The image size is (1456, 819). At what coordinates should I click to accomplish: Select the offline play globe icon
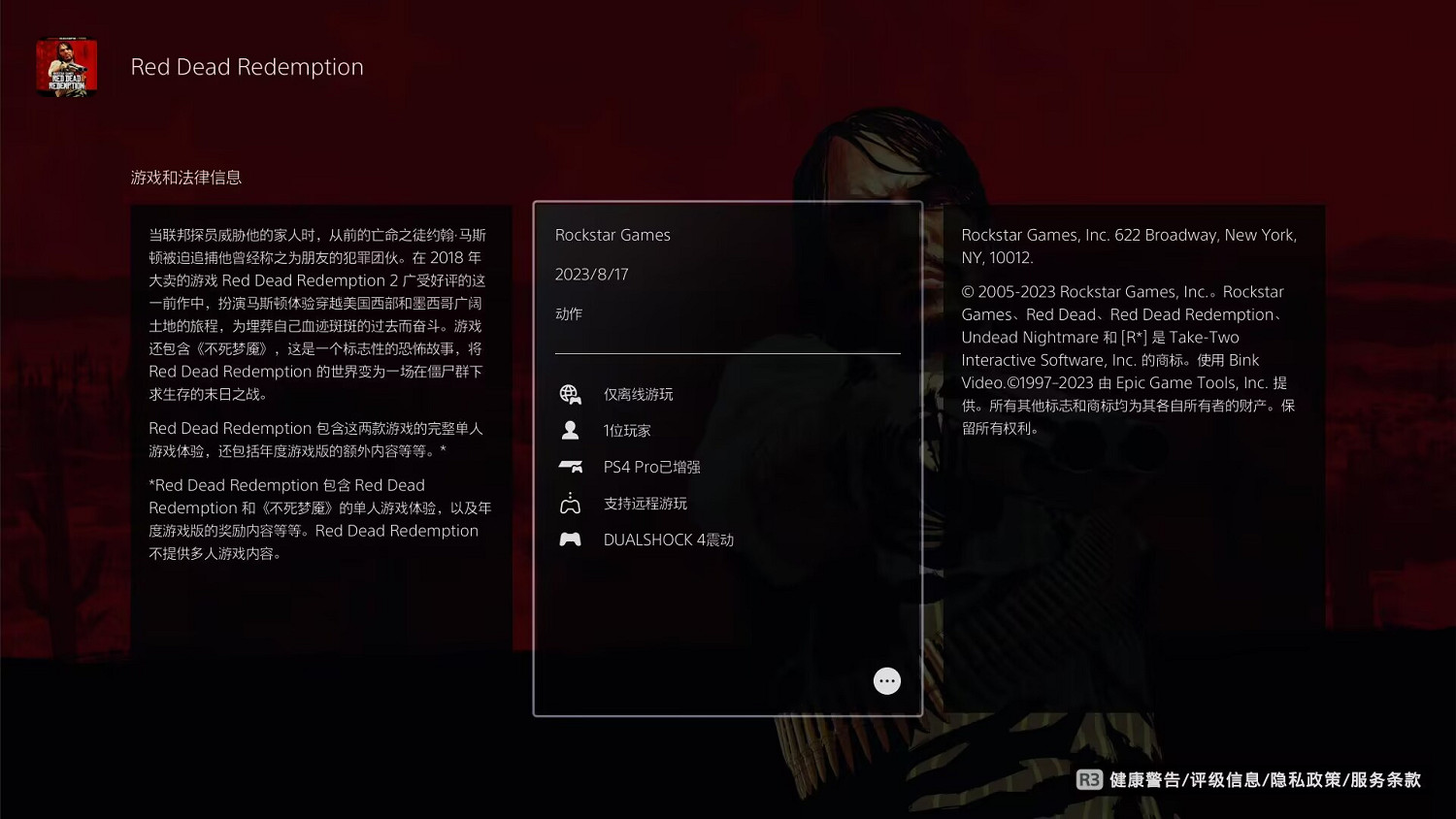click(x=570, y=394)
